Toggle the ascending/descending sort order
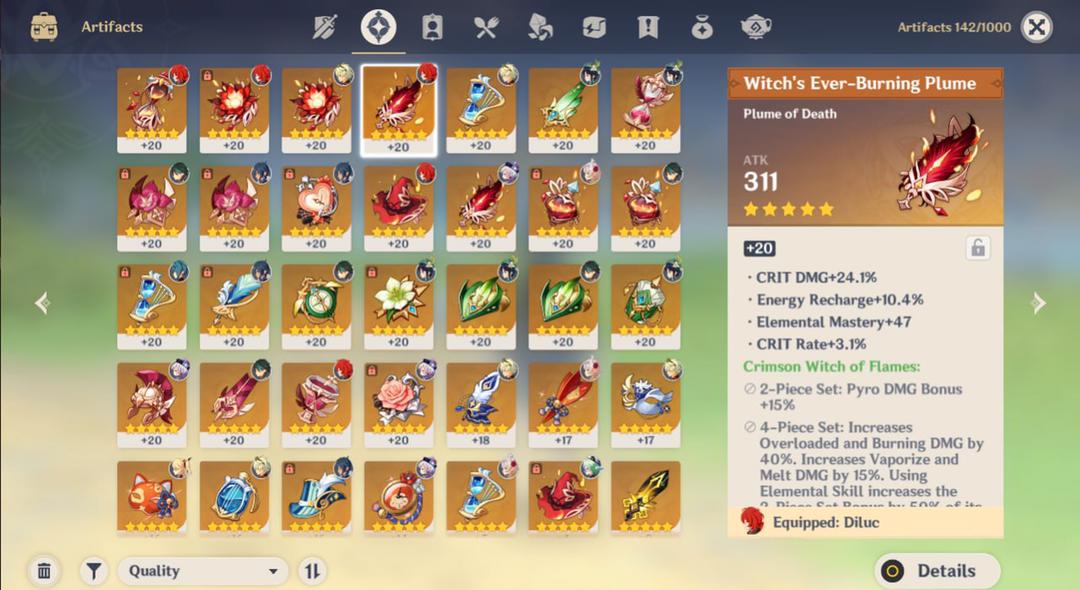Screen dimensions: 1080x590 click(312, 571)
